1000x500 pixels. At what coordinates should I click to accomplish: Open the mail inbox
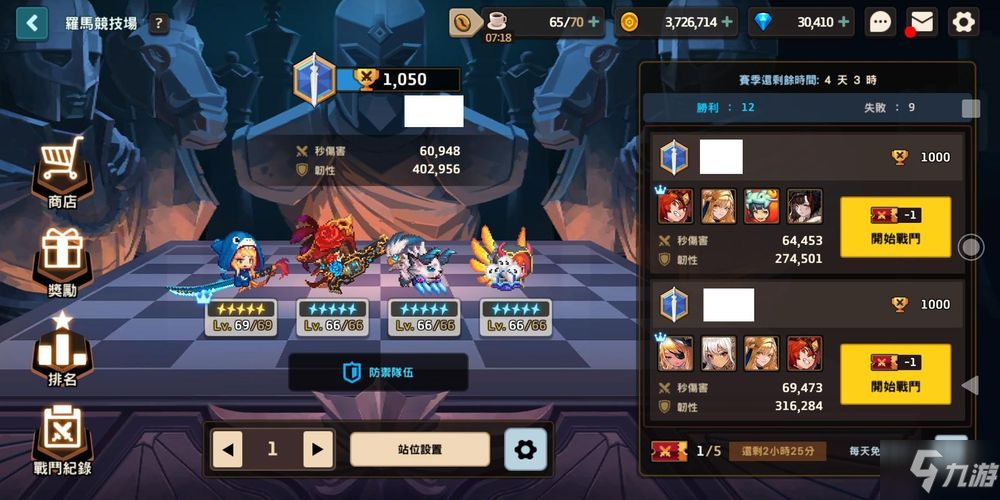click(921, 22)
